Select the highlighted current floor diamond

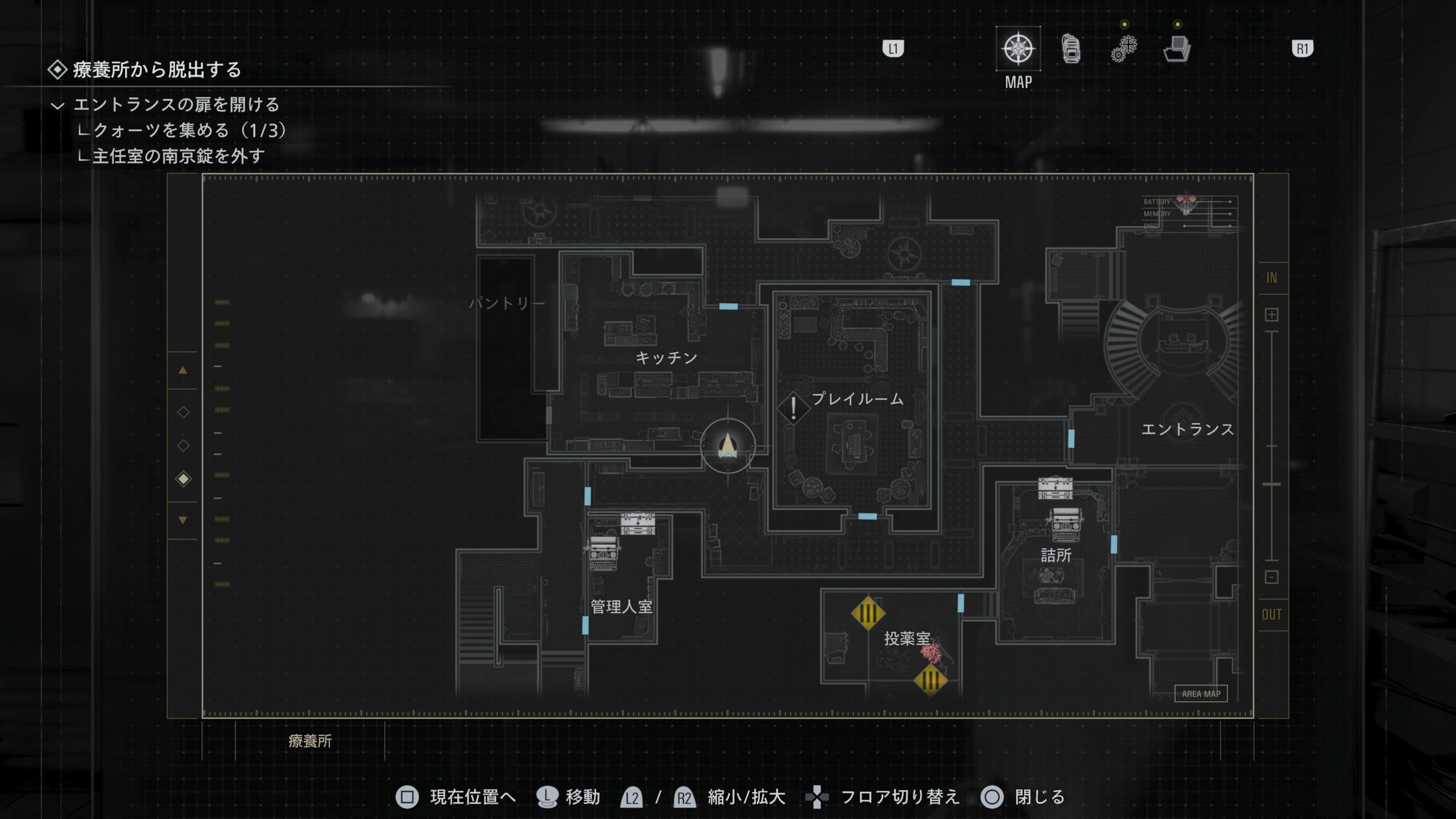183,479
